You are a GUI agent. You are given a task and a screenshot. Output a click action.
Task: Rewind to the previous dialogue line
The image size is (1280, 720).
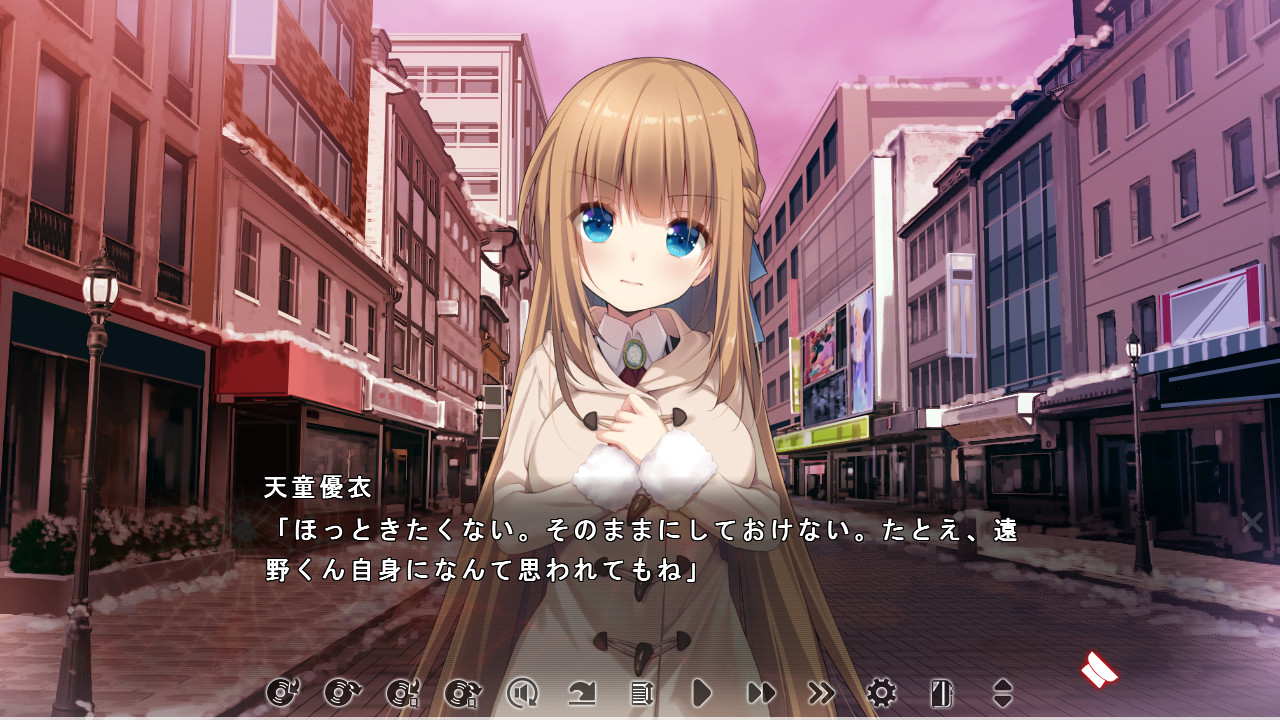click(x=584, y=690)
